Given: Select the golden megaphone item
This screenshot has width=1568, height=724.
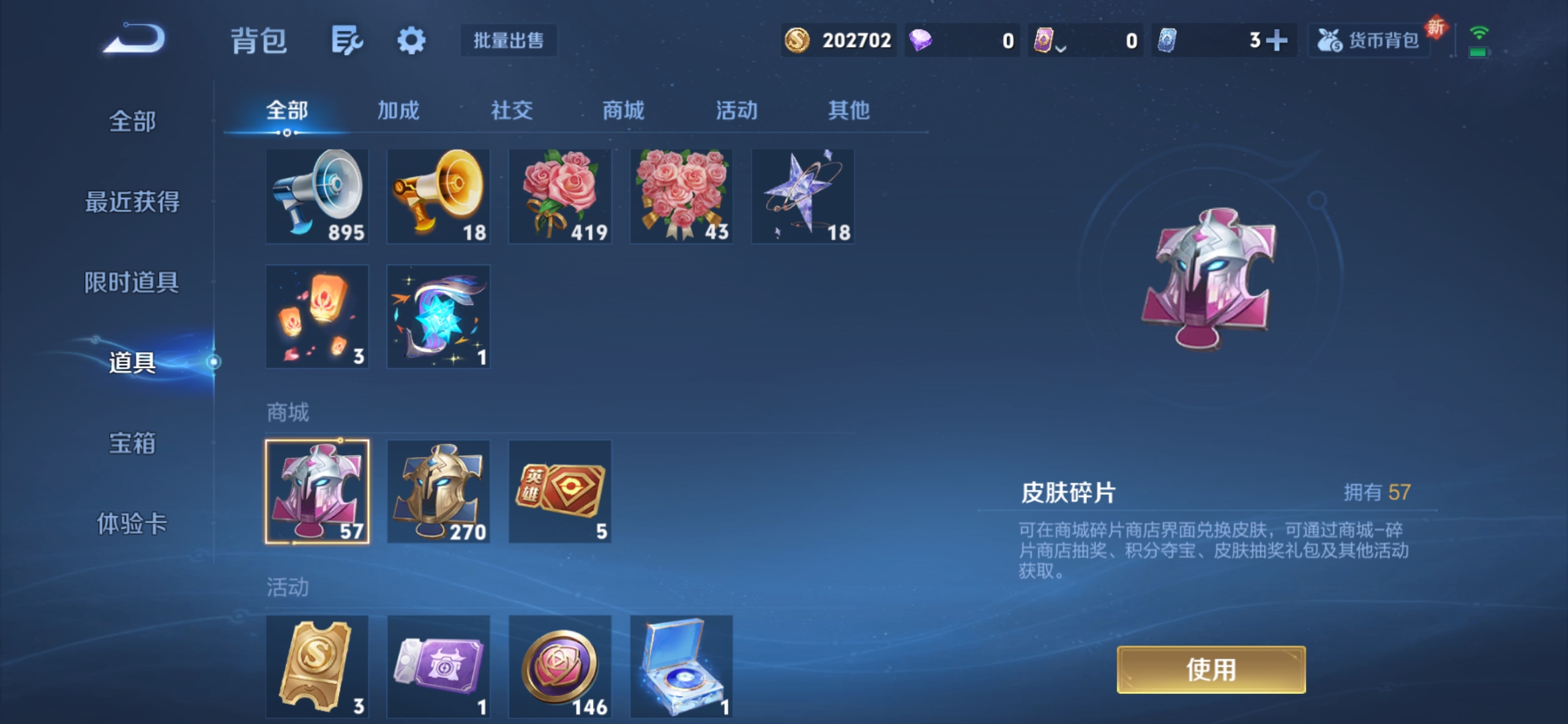Looking at the screenshot, I should pos(438,196).
